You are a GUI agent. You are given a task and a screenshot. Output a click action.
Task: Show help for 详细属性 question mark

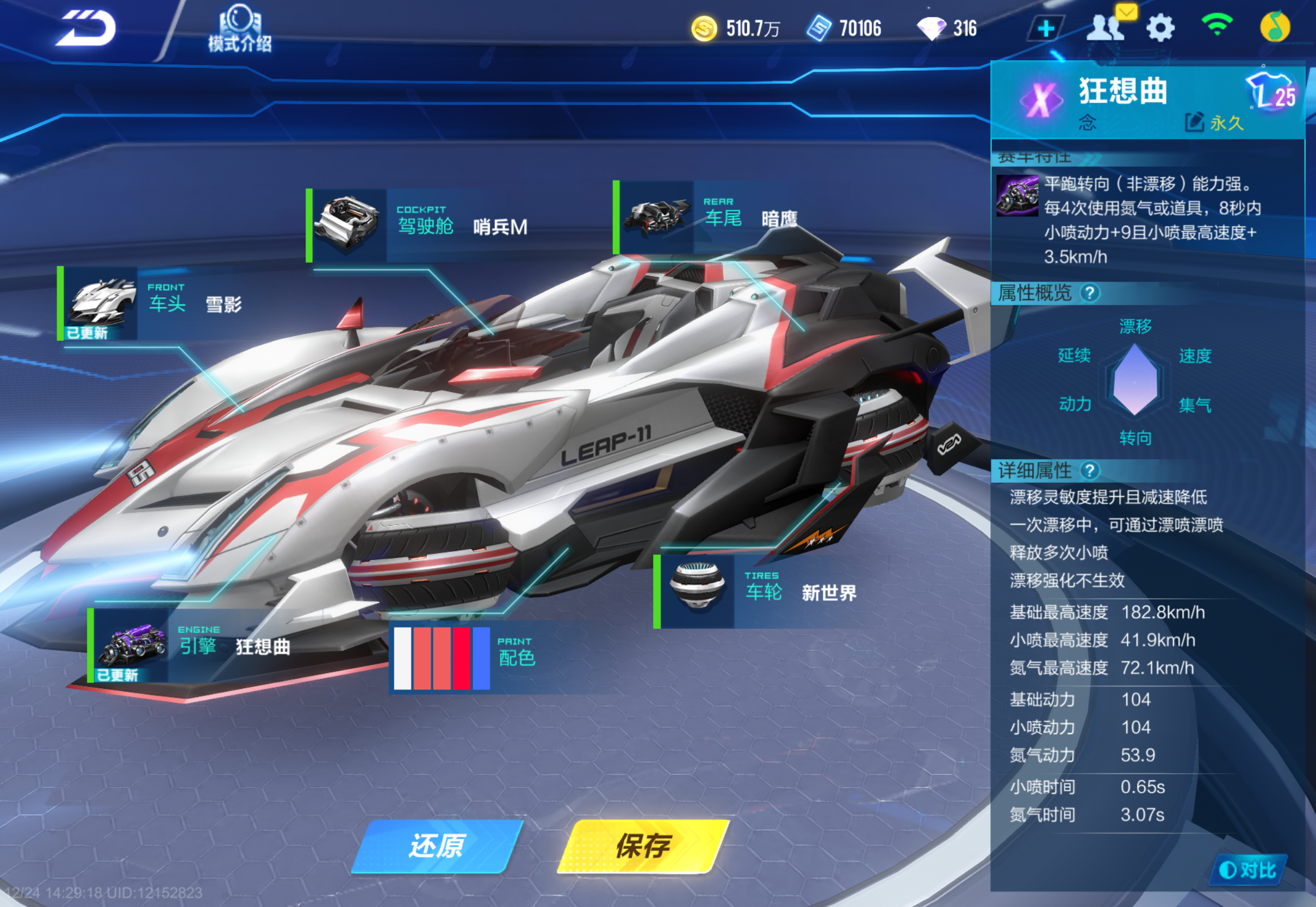pos(1090,470)
